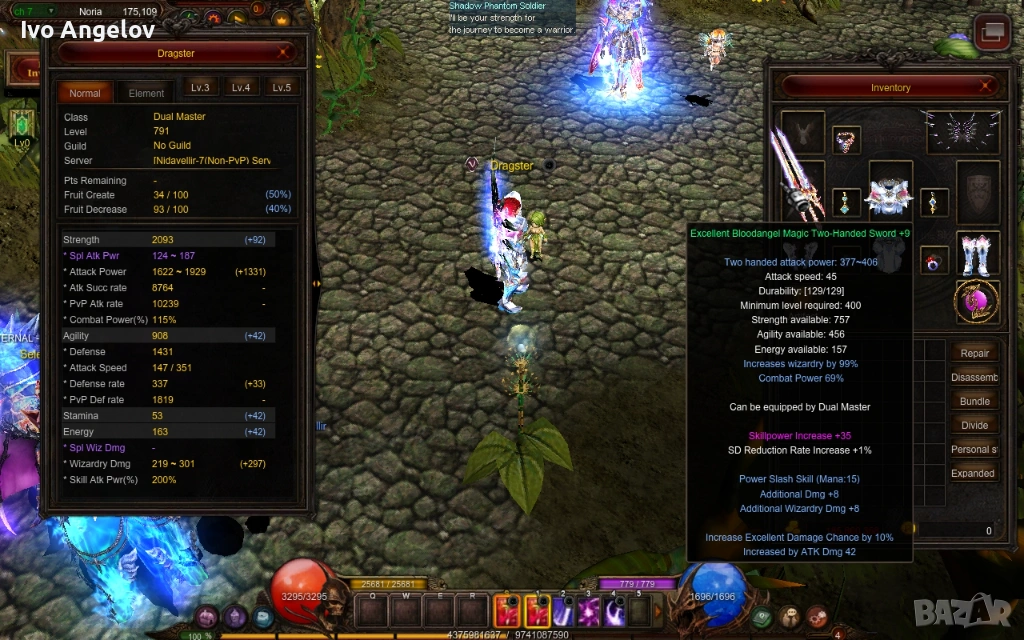Click the Repair button
This screenshot has height=640, width=1024.
click(974, 353)
